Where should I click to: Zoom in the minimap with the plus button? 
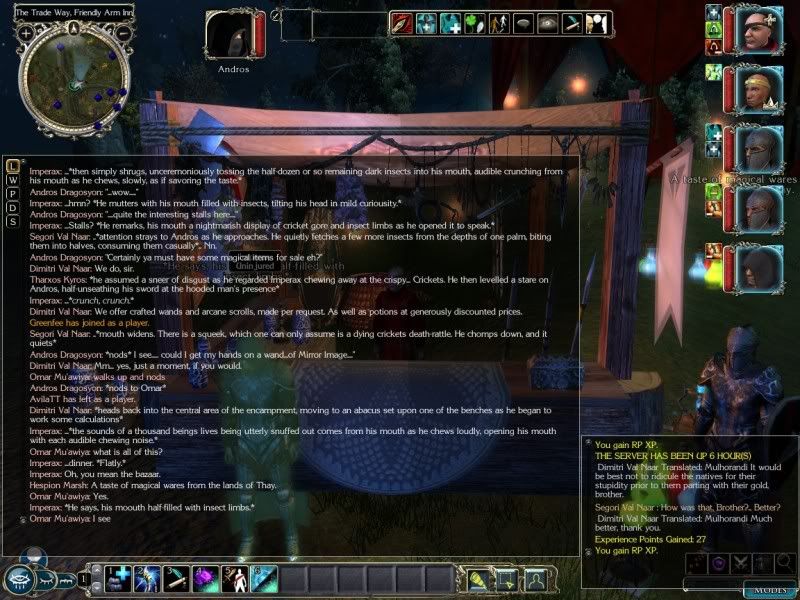(x=25, y=33)
